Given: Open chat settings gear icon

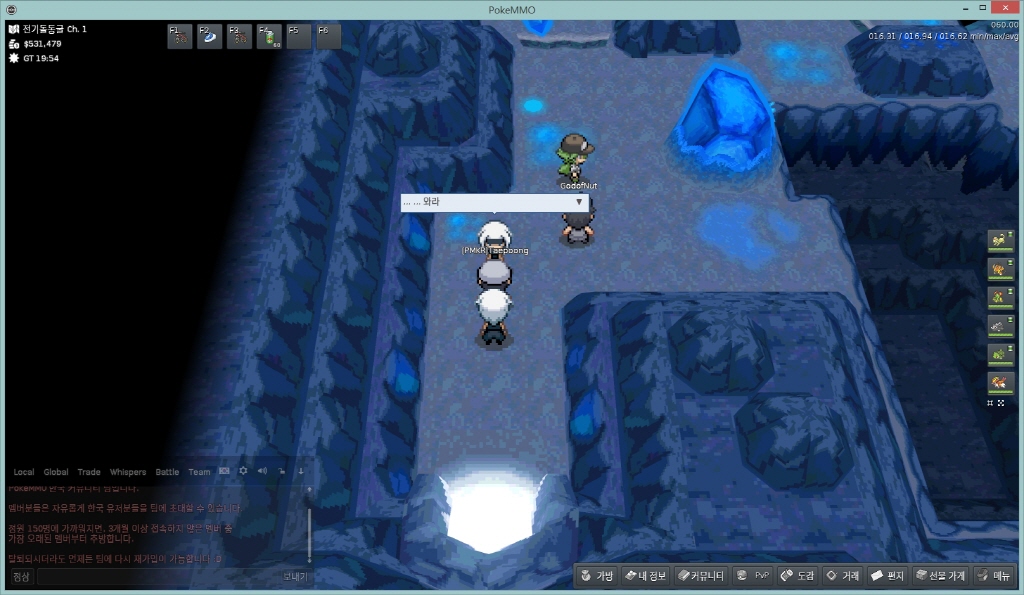Looking at the screenshot, I should (x=243, y=471).
